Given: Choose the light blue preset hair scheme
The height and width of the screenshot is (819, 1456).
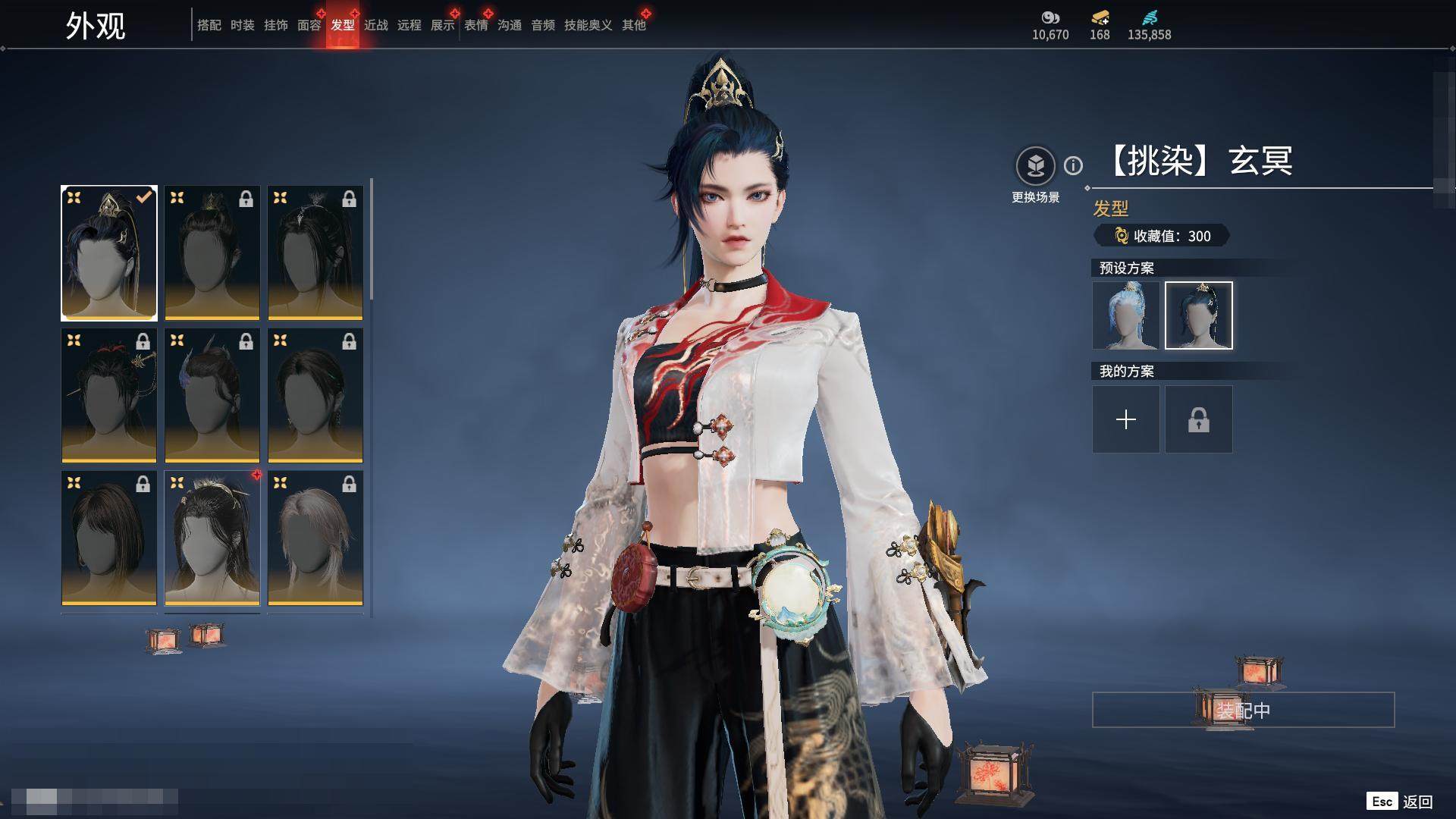Looking at the screenshot, I should [1125, 315].
